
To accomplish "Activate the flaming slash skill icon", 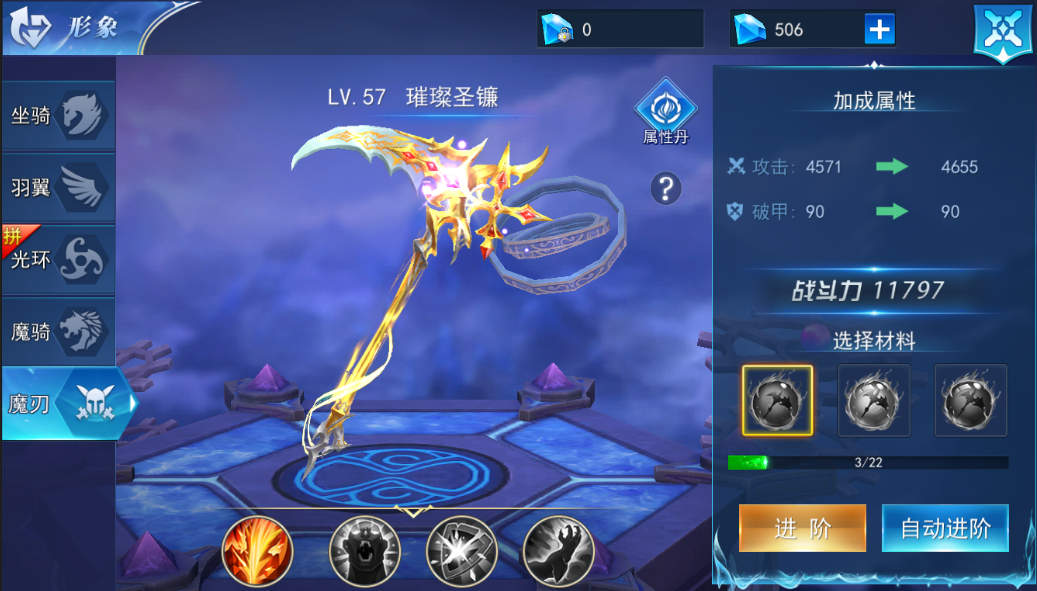I will 257,551.
